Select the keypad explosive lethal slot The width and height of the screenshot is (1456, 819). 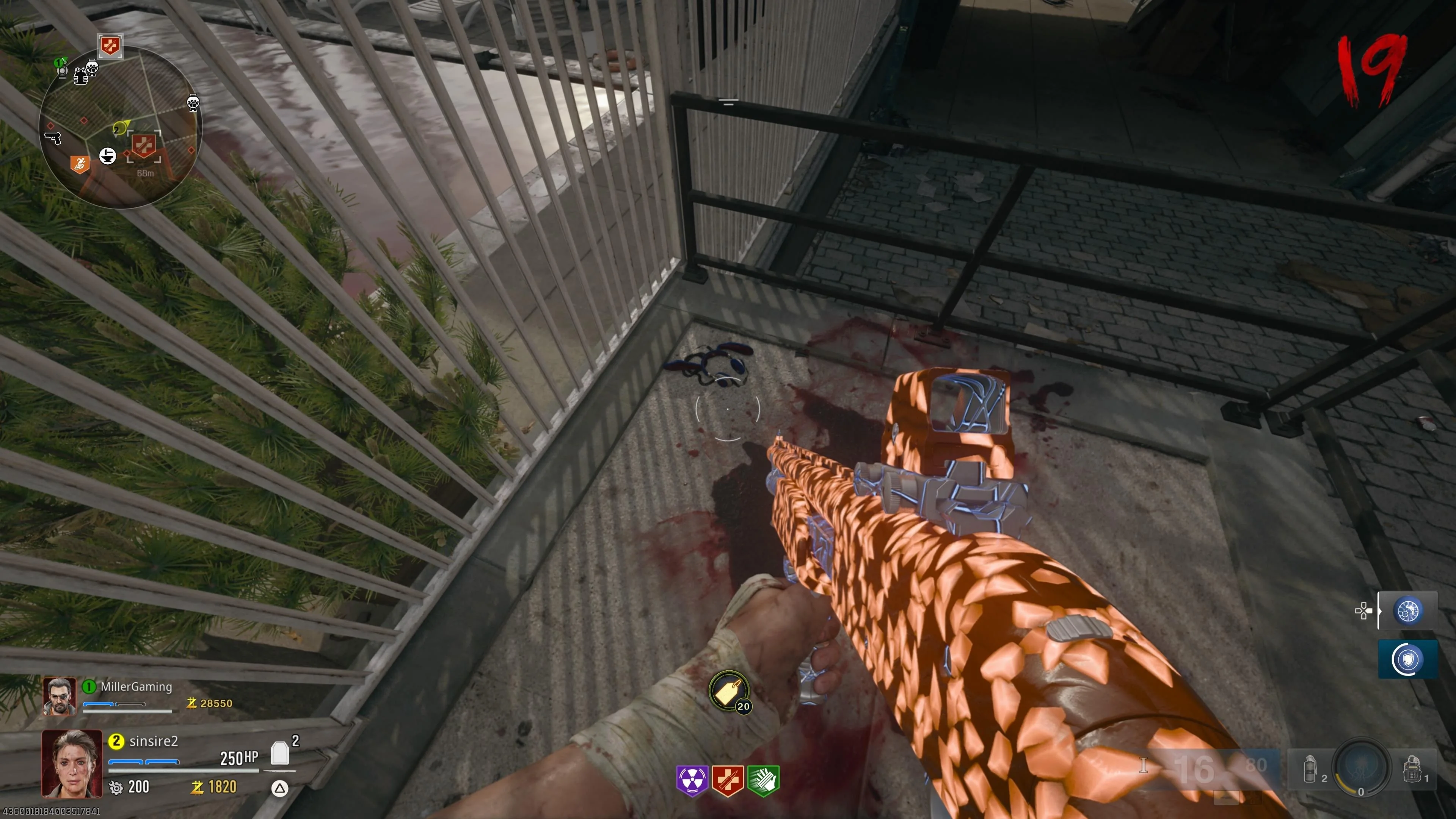[1412, 769]
